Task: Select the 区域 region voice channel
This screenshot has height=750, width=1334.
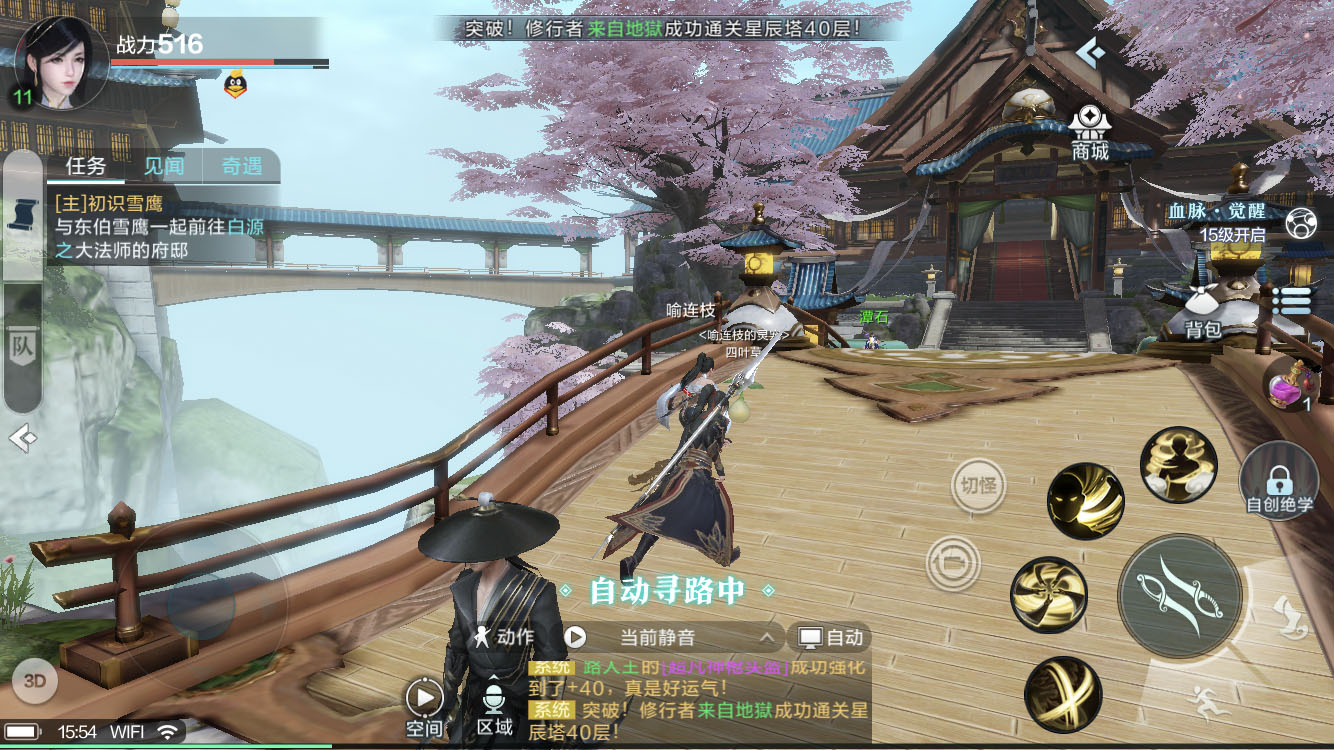Action: point(494,707)
